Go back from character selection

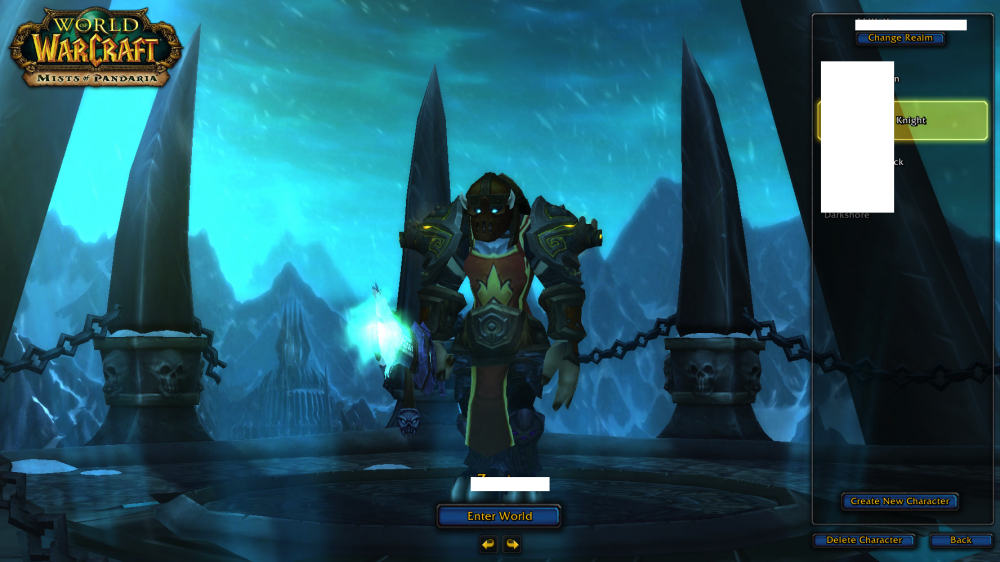click(x=960, y=540)
